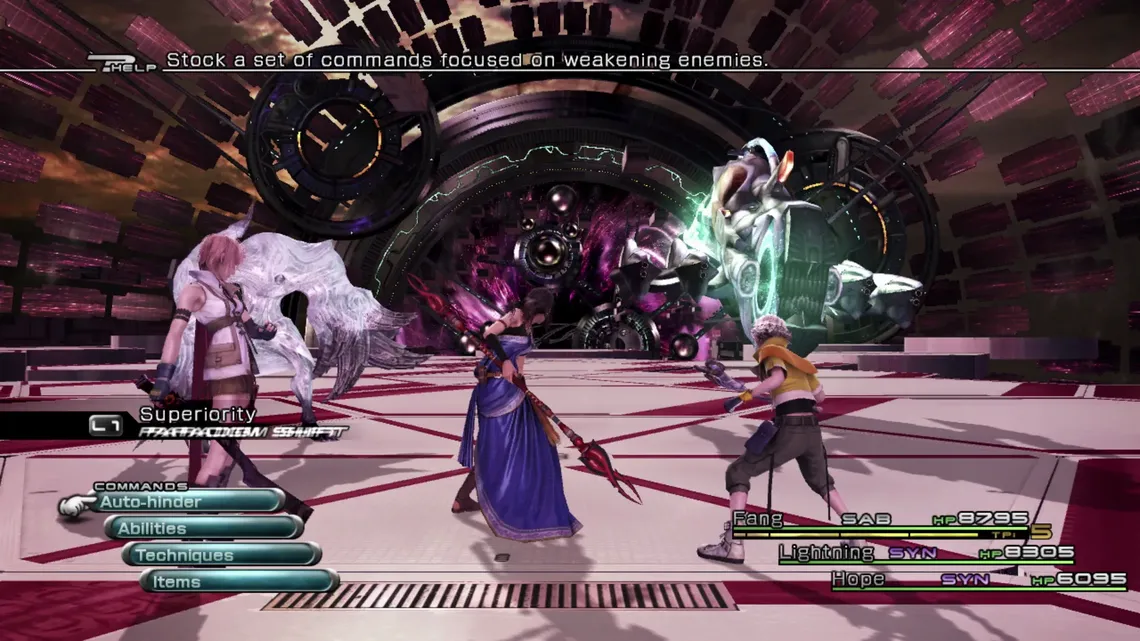This screenshot has height=641, width=1140.
Task: Choose the Techniques menu entry
Action: [x=223, y=555]
